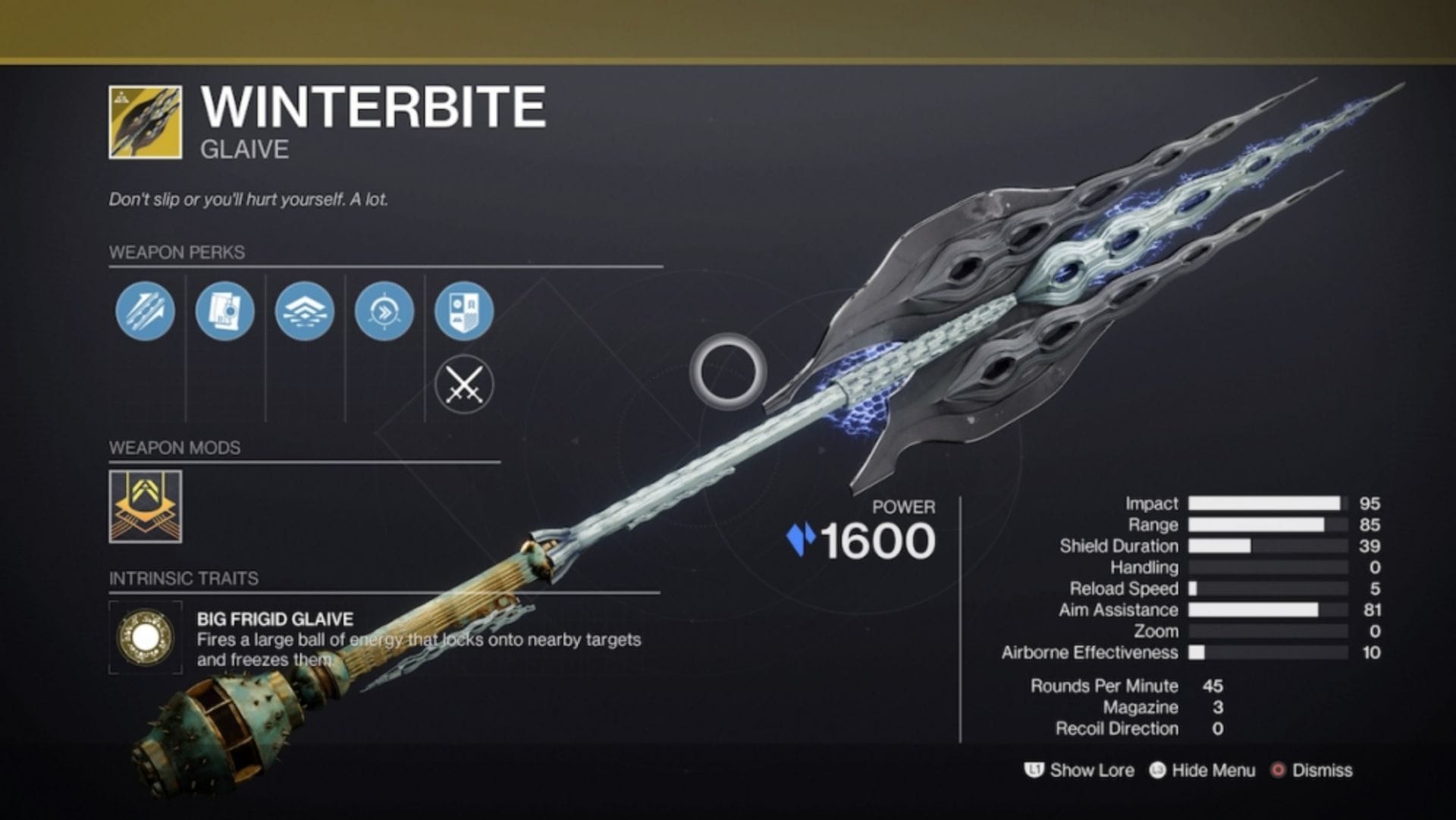Select the triple-projectile weapon perk icon
1456x820 pixels.
[x=144, y=311]
